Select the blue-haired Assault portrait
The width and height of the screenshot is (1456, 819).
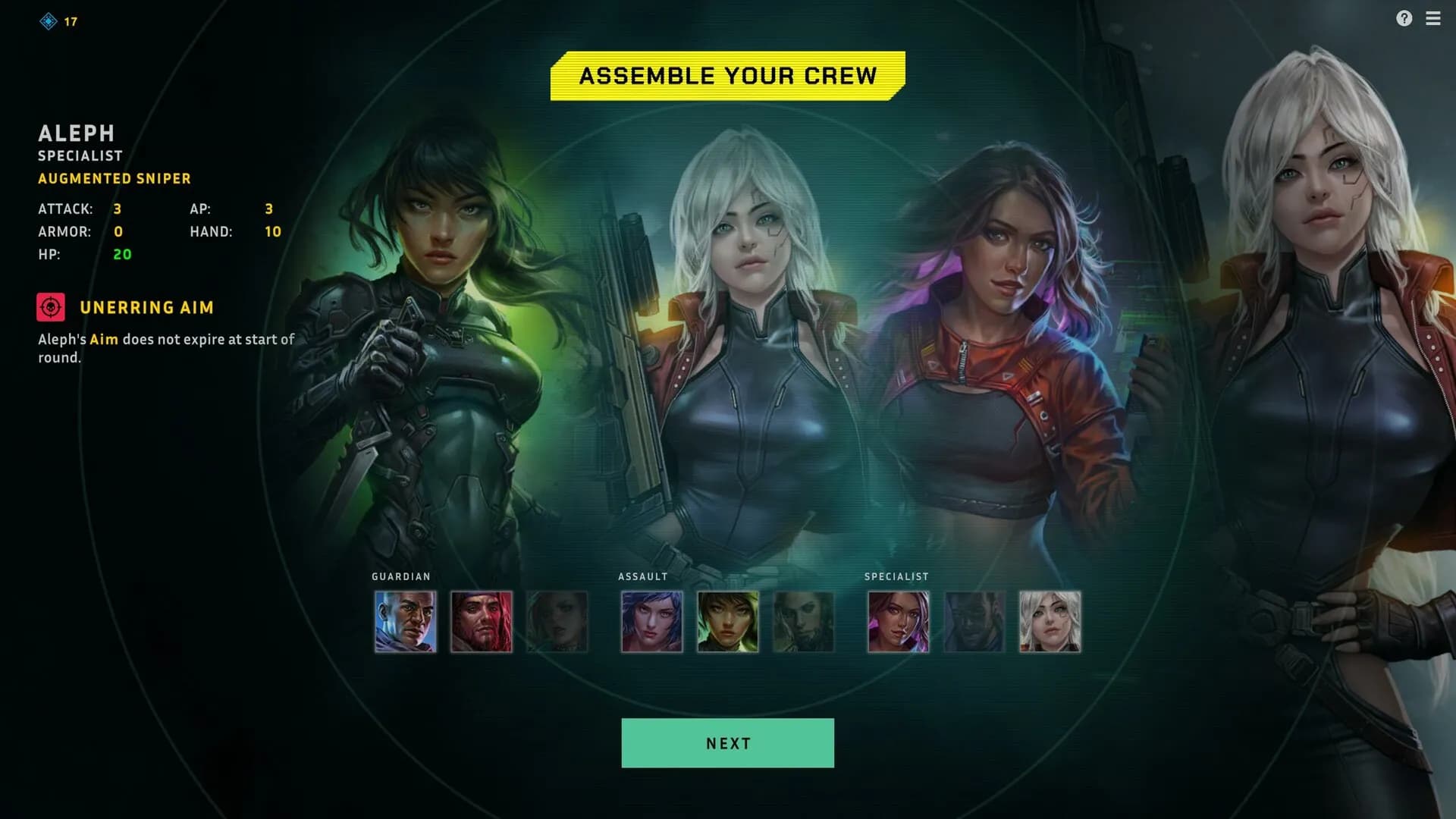click(x=651, y=621)
